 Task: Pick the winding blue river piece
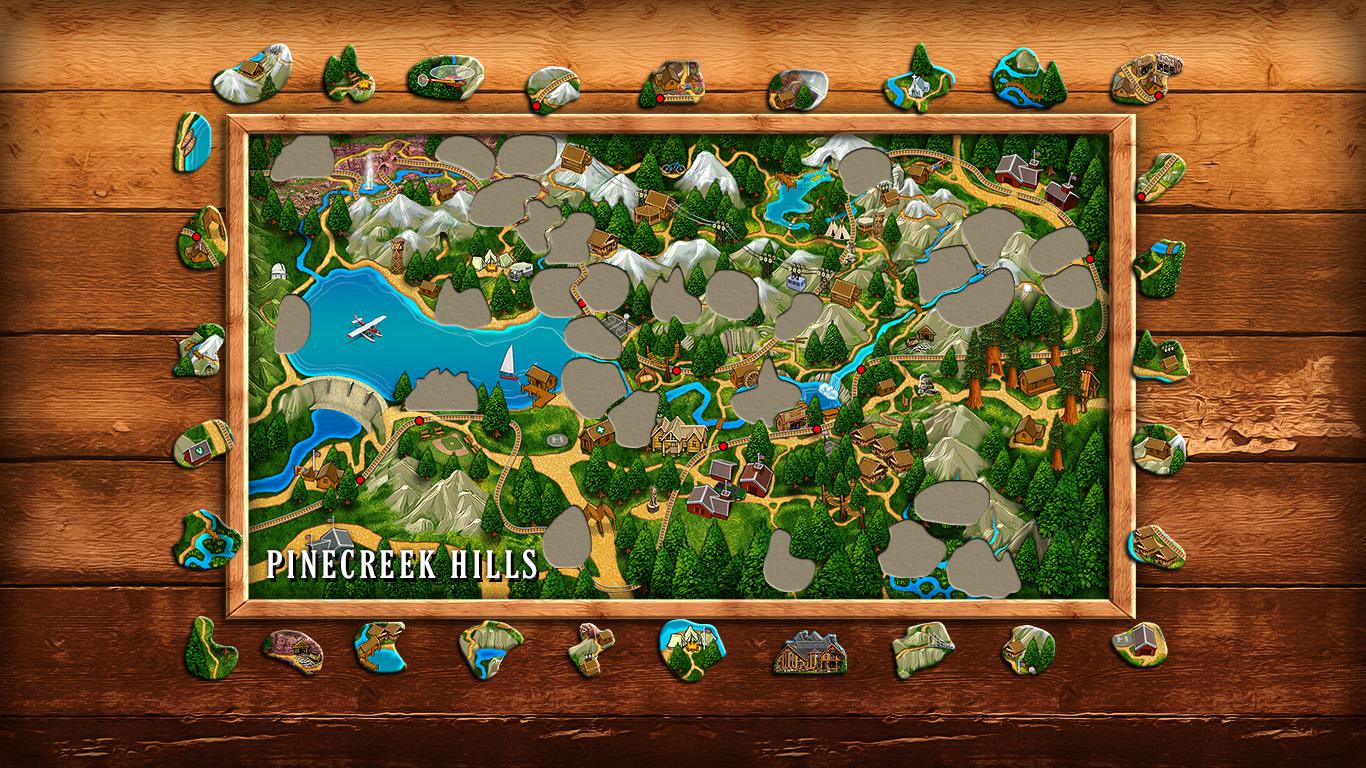(x=207, y=538)
